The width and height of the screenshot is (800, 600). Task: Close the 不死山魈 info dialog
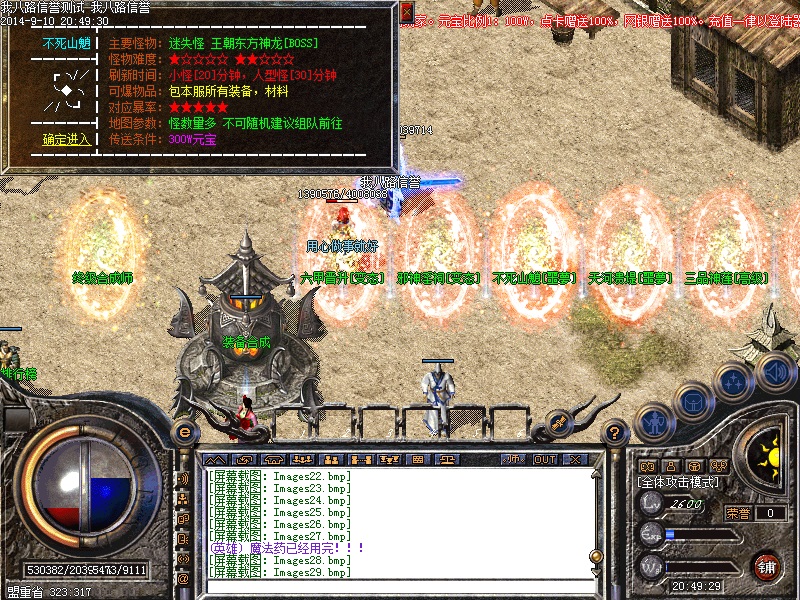coord(406,12)
